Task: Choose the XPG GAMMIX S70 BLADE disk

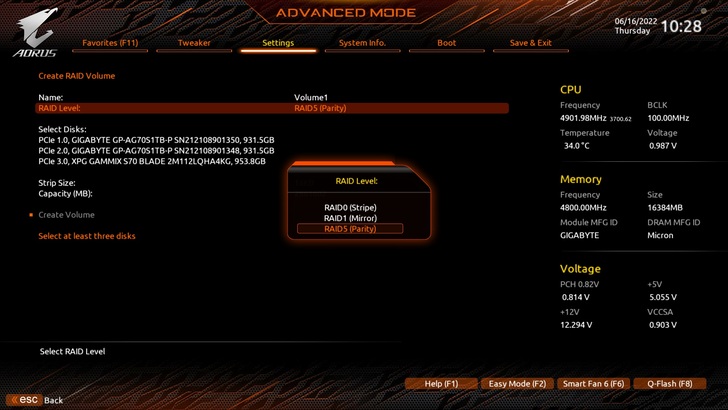Action: pos(152,161)
